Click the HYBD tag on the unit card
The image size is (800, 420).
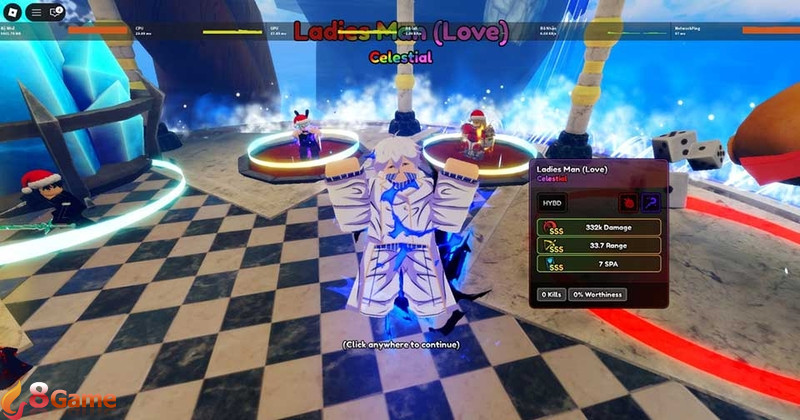click(552, 202)
